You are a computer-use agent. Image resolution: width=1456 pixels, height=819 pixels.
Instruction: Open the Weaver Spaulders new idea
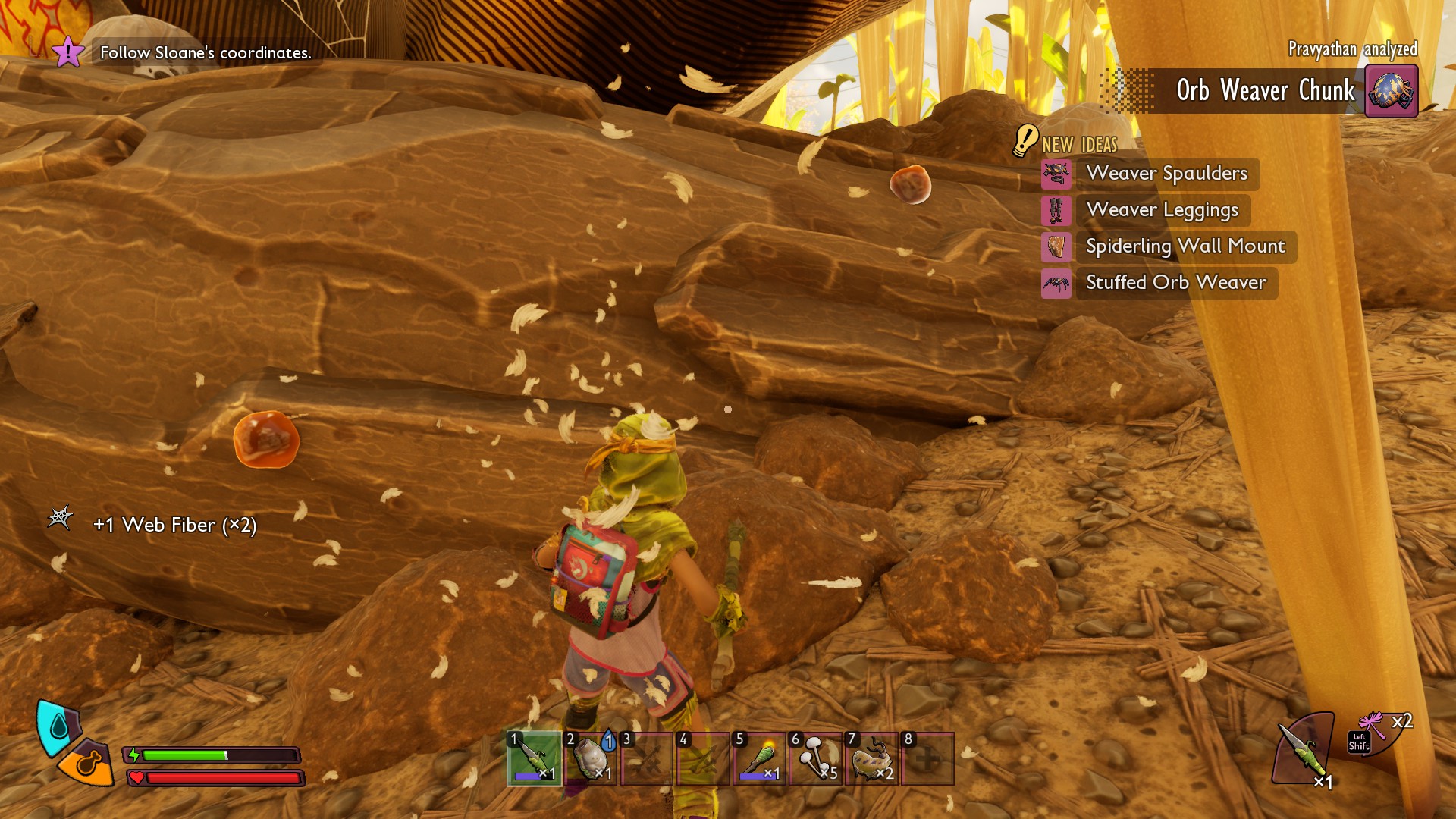(1166, 174)
